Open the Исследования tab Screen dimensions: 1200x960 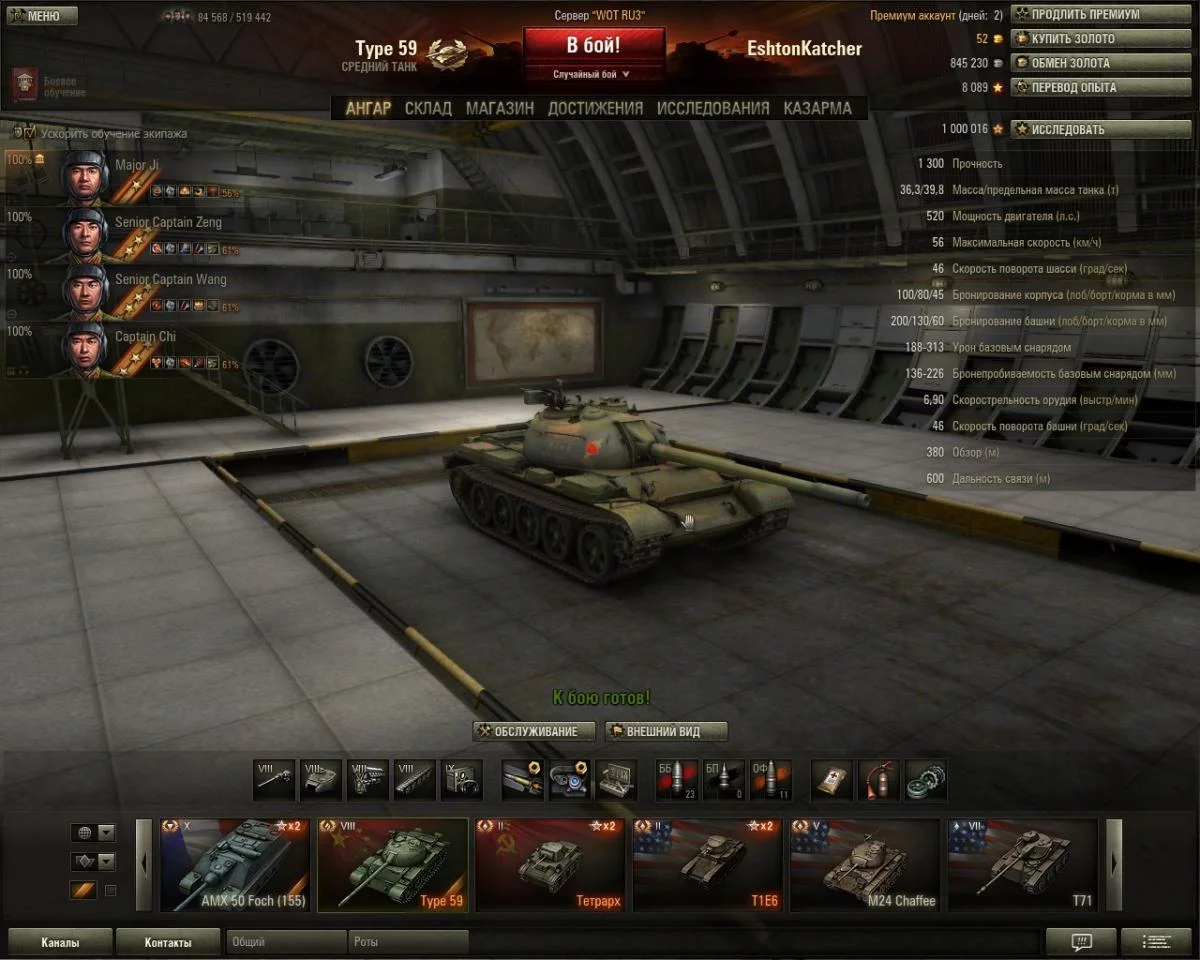(x=713, y=108)
